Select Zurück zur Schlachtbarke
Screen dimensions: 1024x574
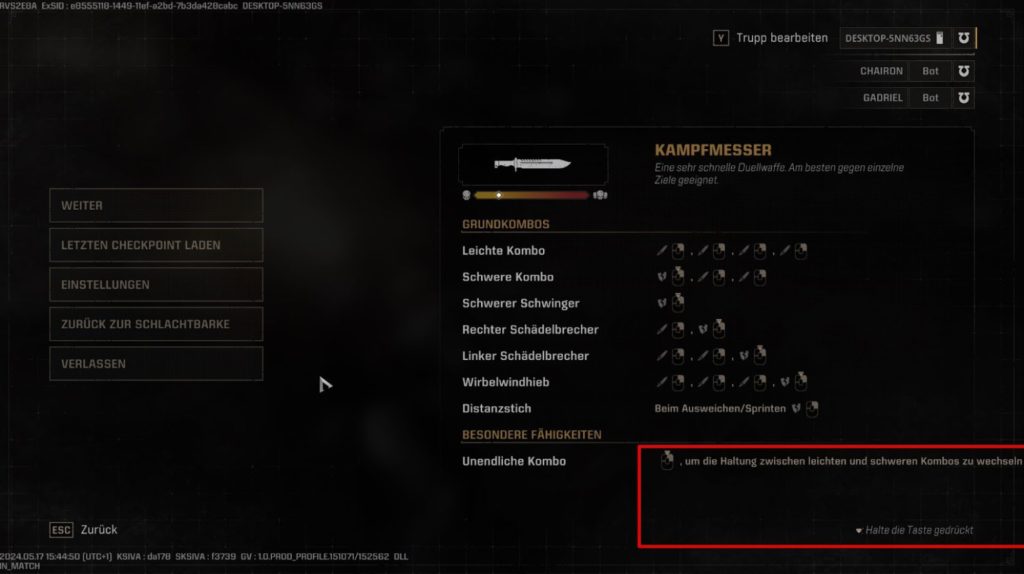coord(155,324)
